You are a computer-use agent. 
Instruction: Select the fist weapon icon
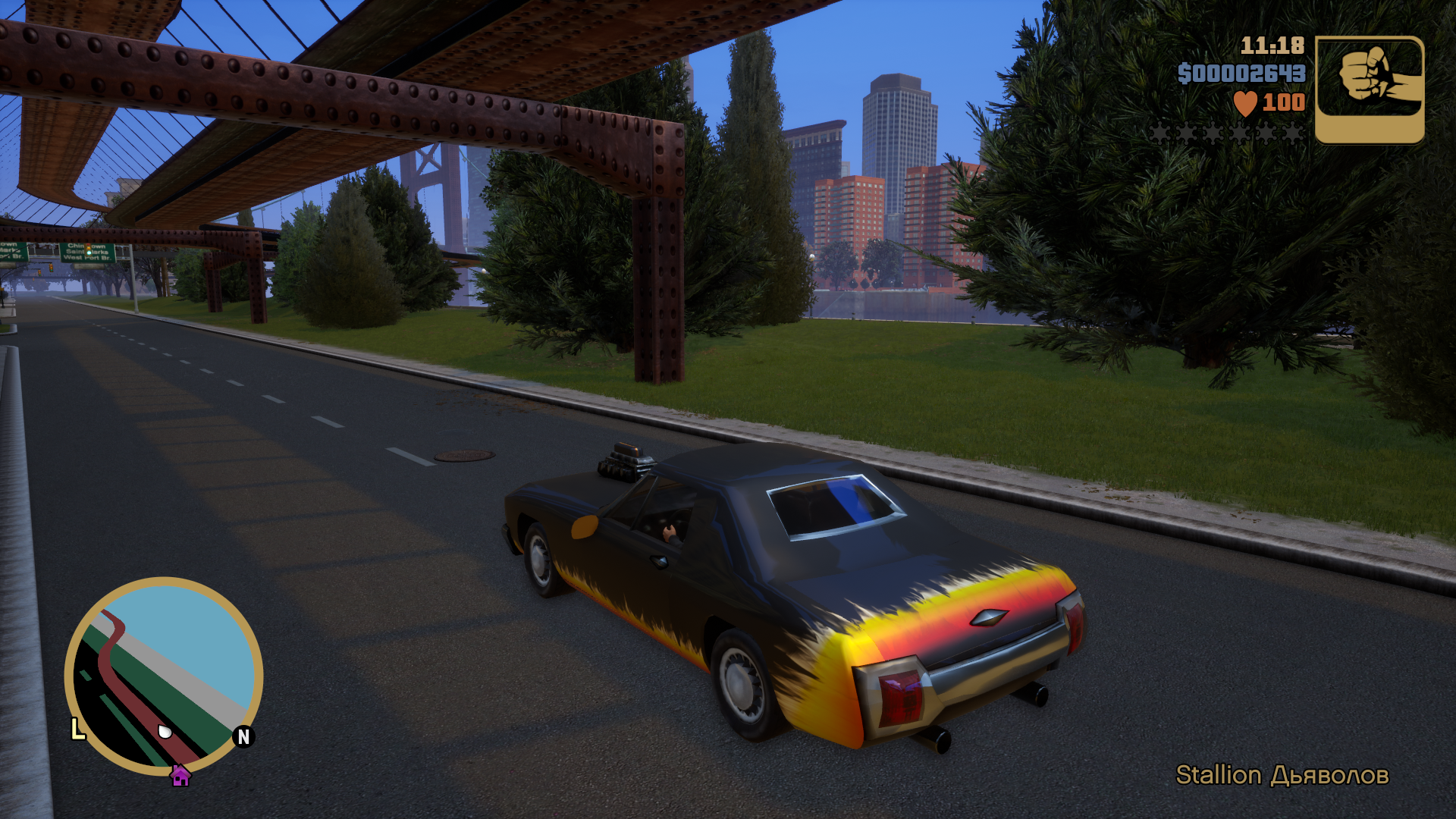[x=1370, y=89]
